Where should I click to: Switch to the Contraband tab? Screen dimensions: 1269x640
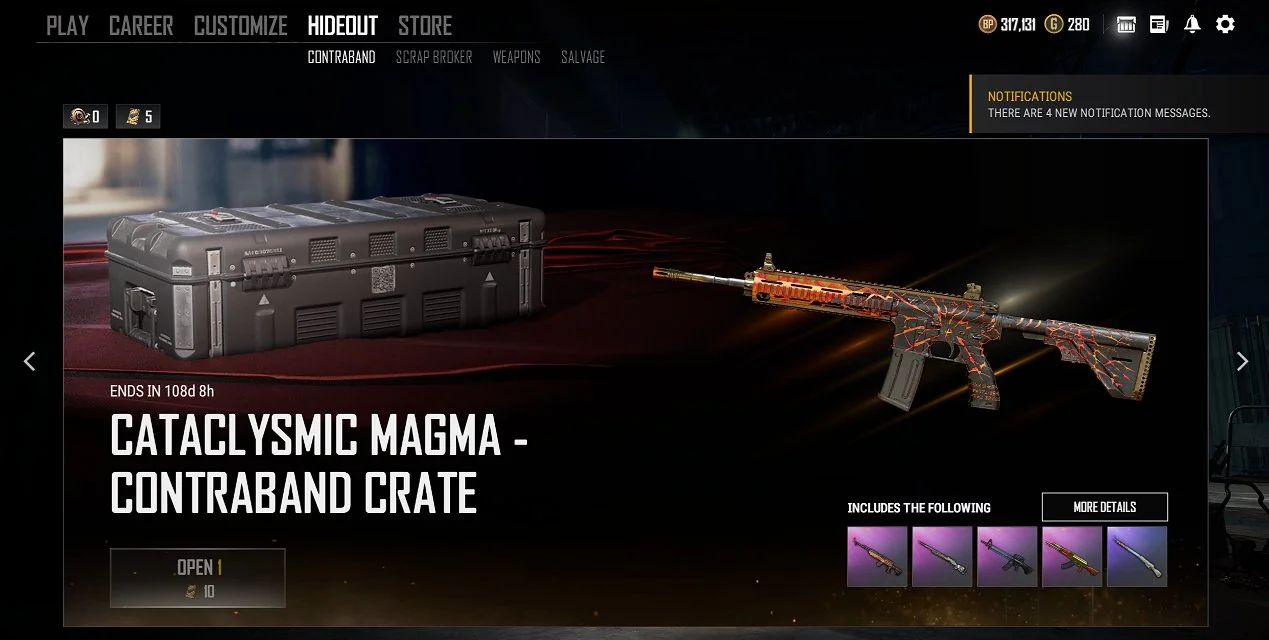point(341,57)
